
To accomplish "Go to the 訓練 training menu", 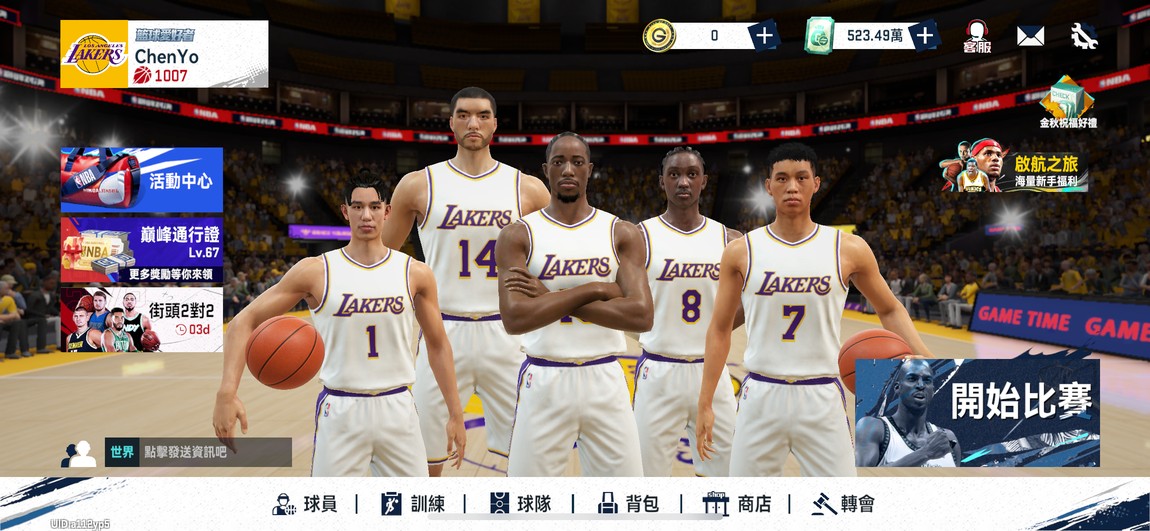I will click(413, 504).
